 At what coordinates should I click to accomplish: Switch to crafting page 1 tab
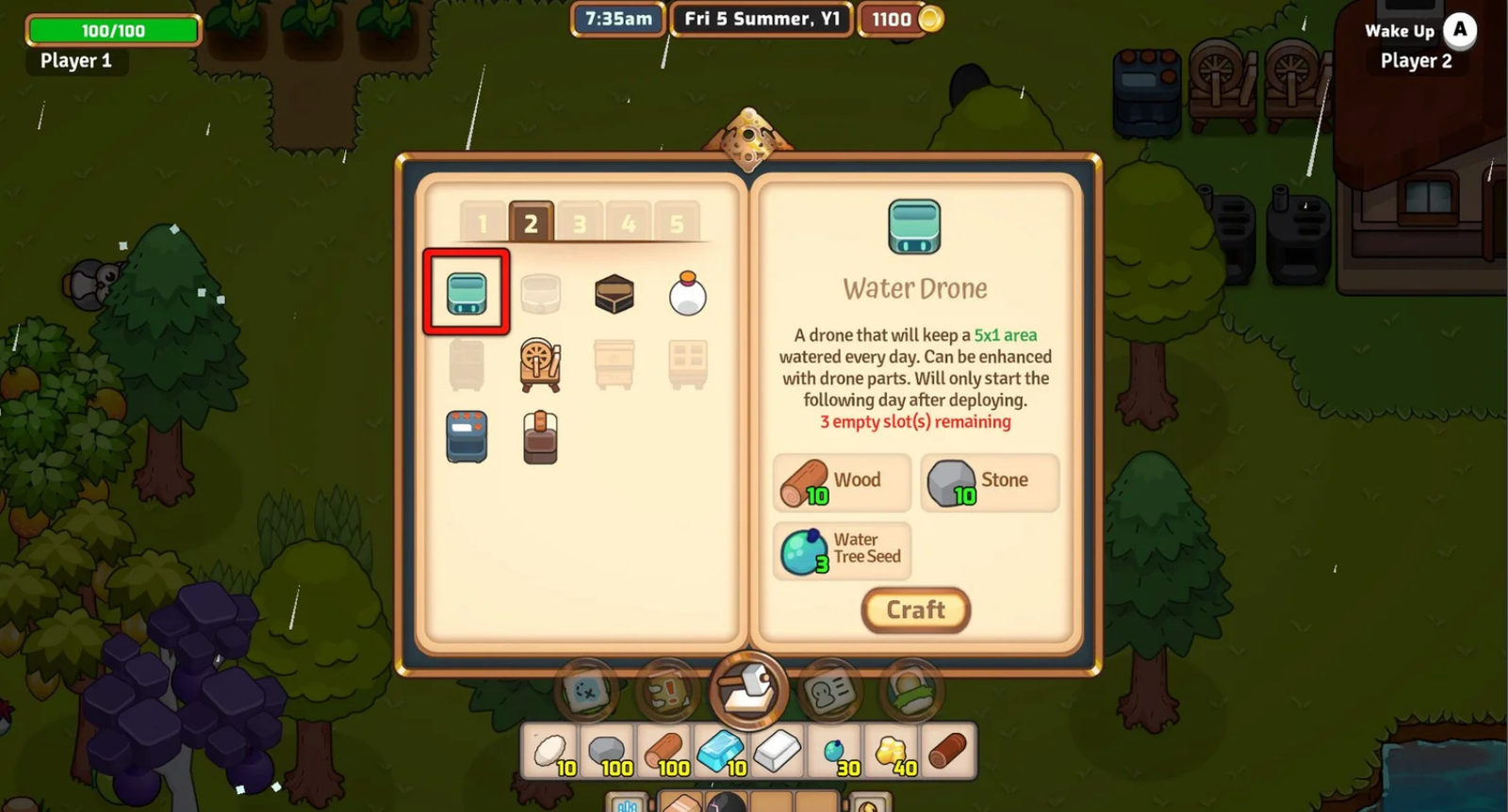(x=483, y=223)
